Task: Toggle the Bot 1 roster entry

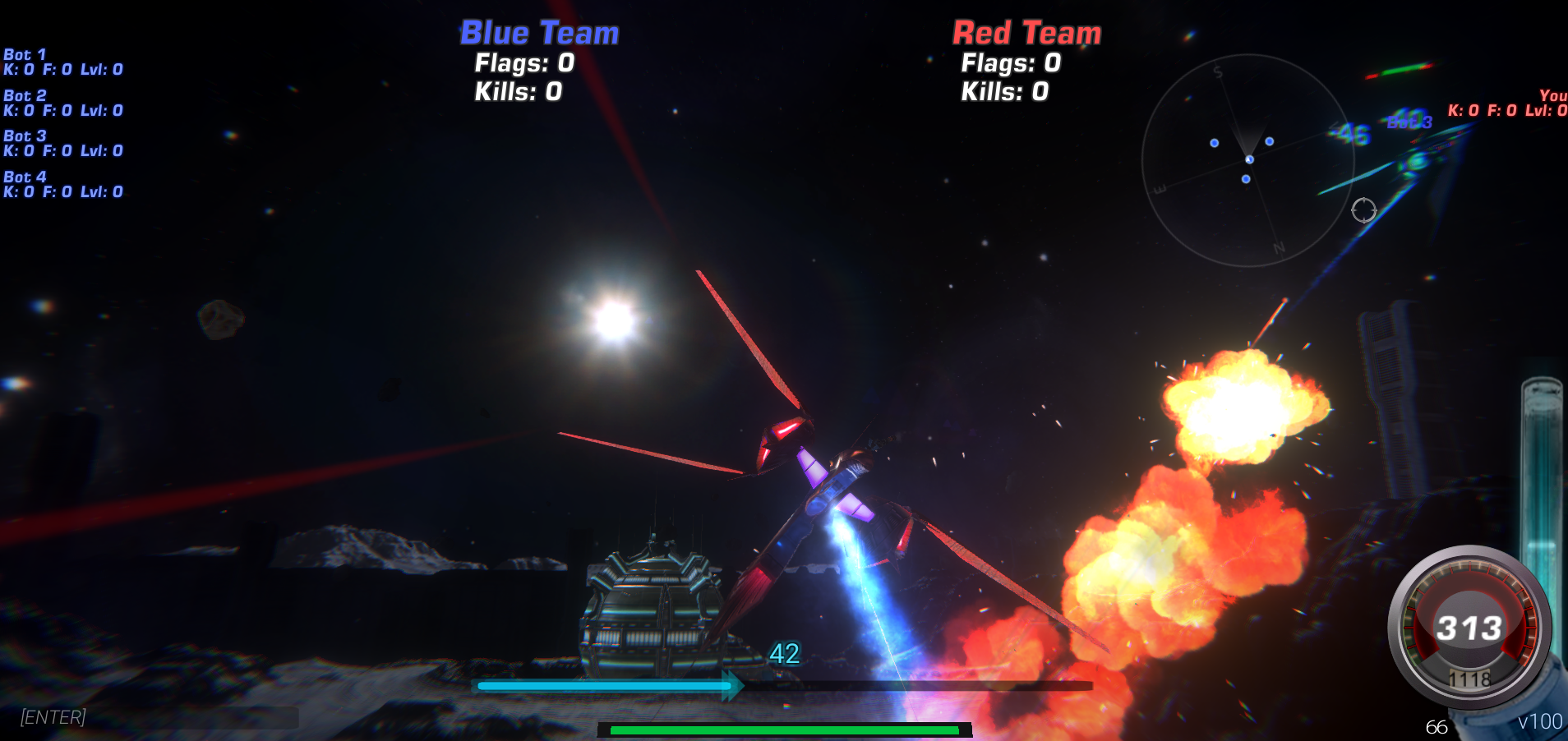Action: pos(63,62)
